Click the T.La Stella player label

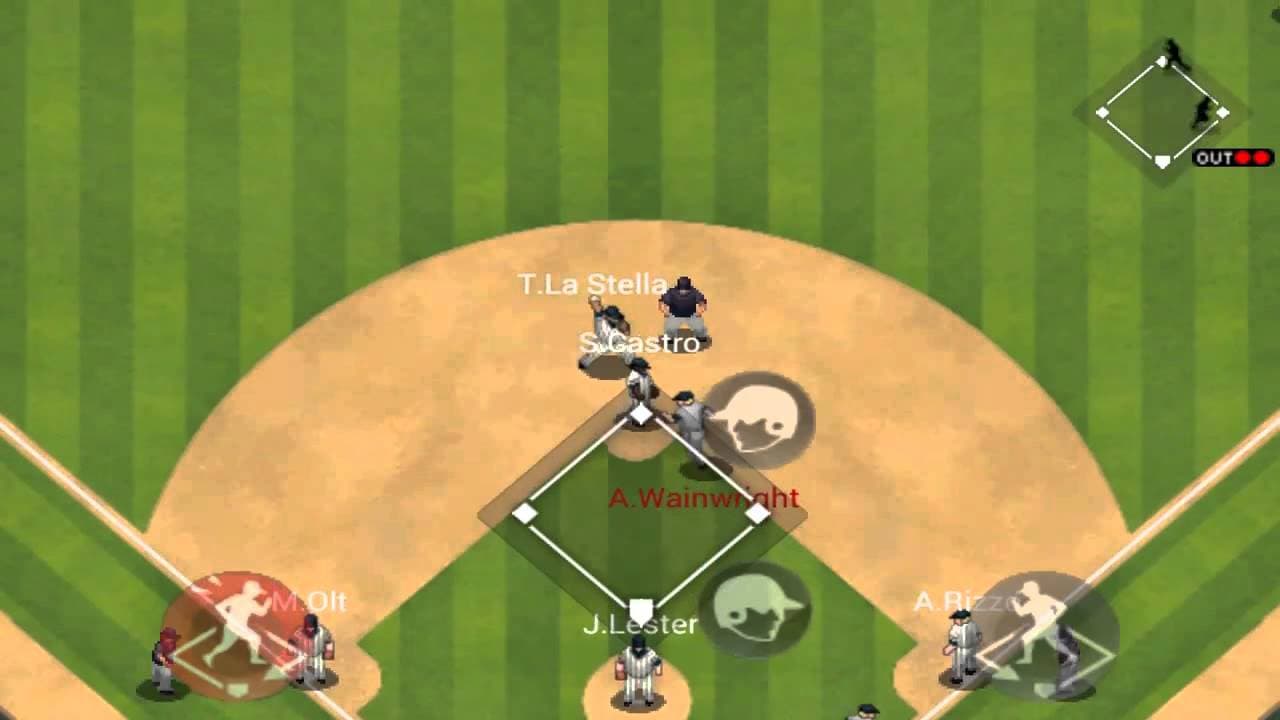590,284
